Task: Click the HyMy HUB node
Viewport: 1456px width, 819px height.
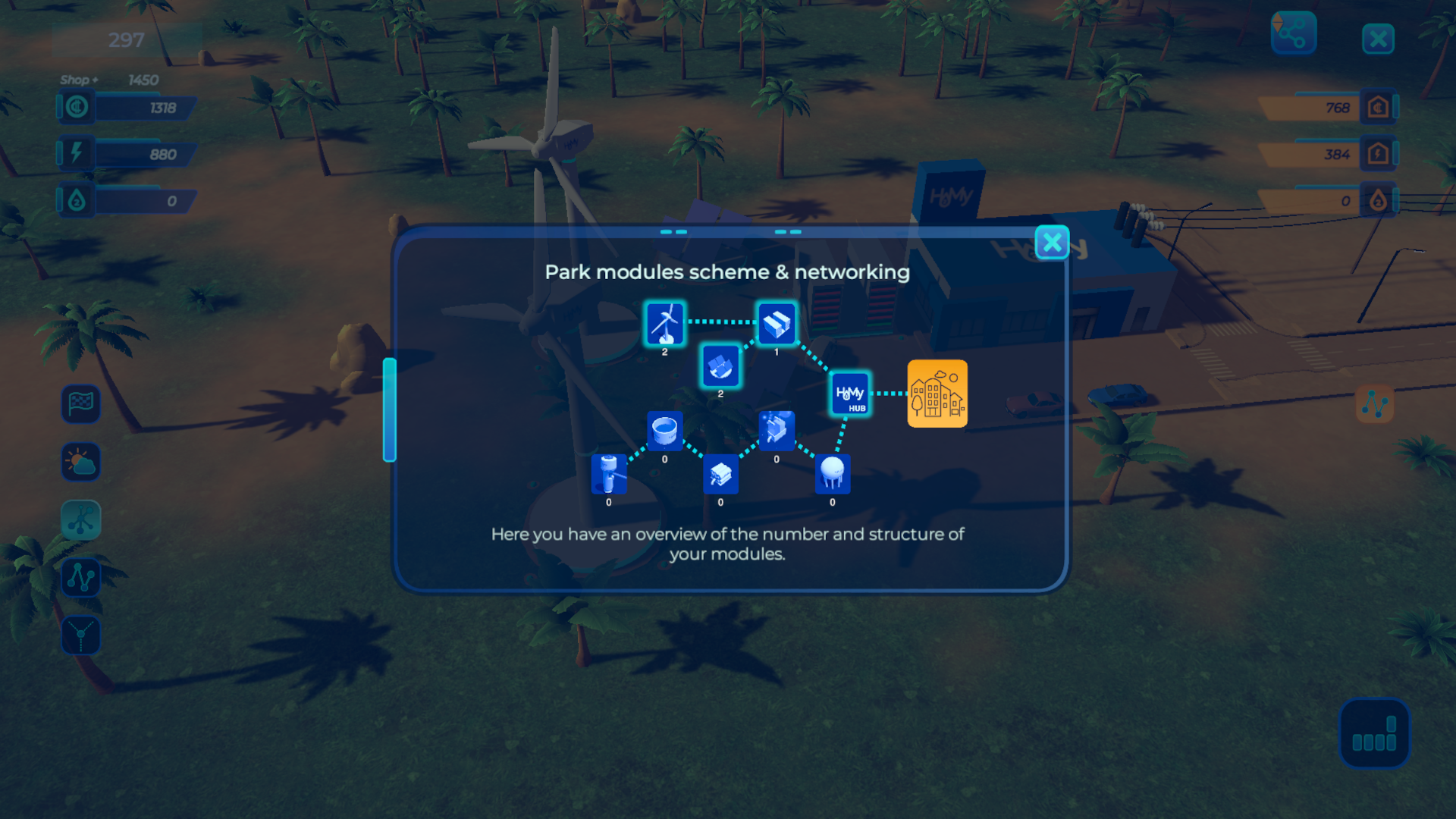Action: tap(850, 394)
